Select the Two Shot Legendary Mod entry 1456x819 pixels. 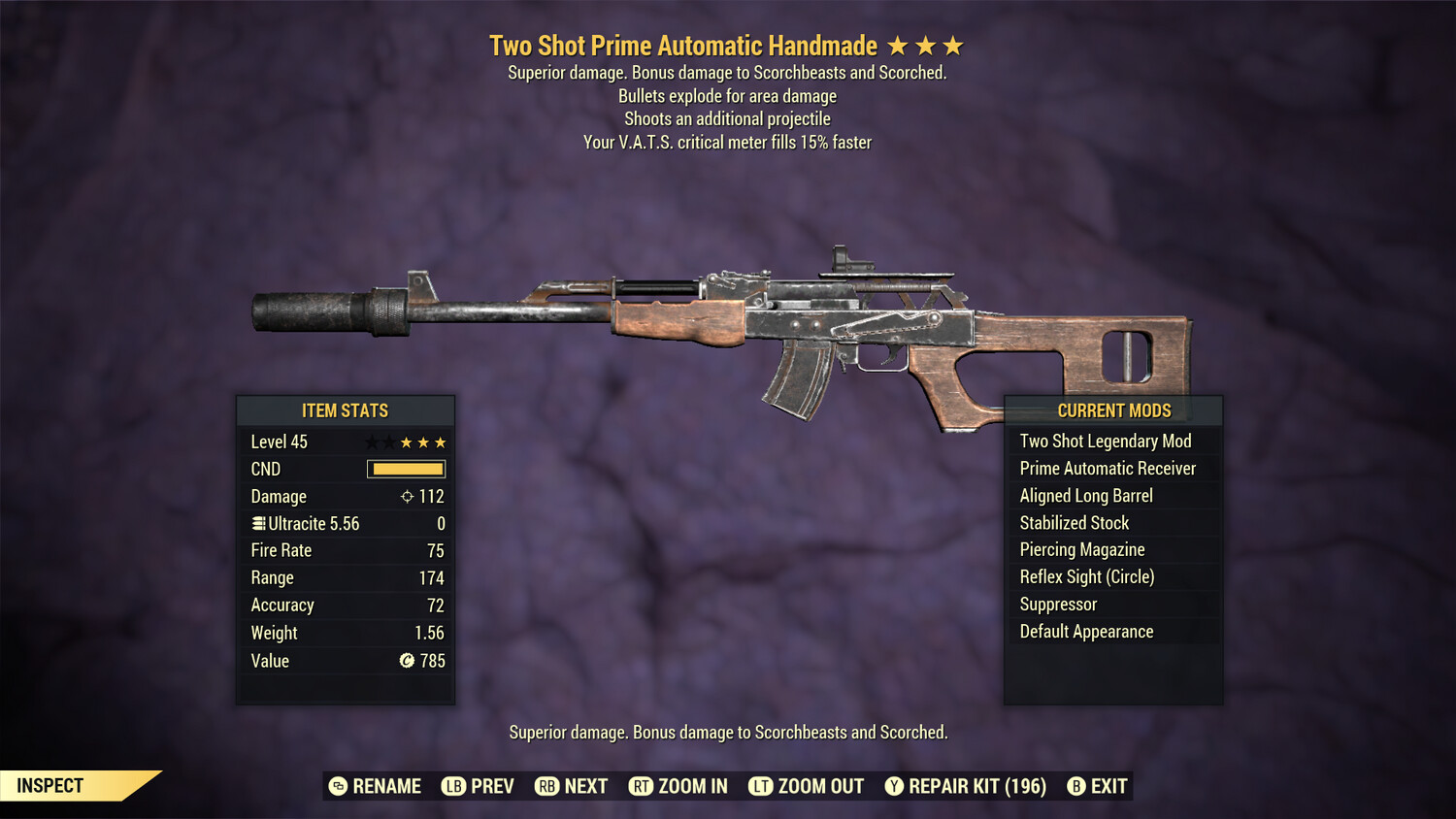pos(1105,441)
